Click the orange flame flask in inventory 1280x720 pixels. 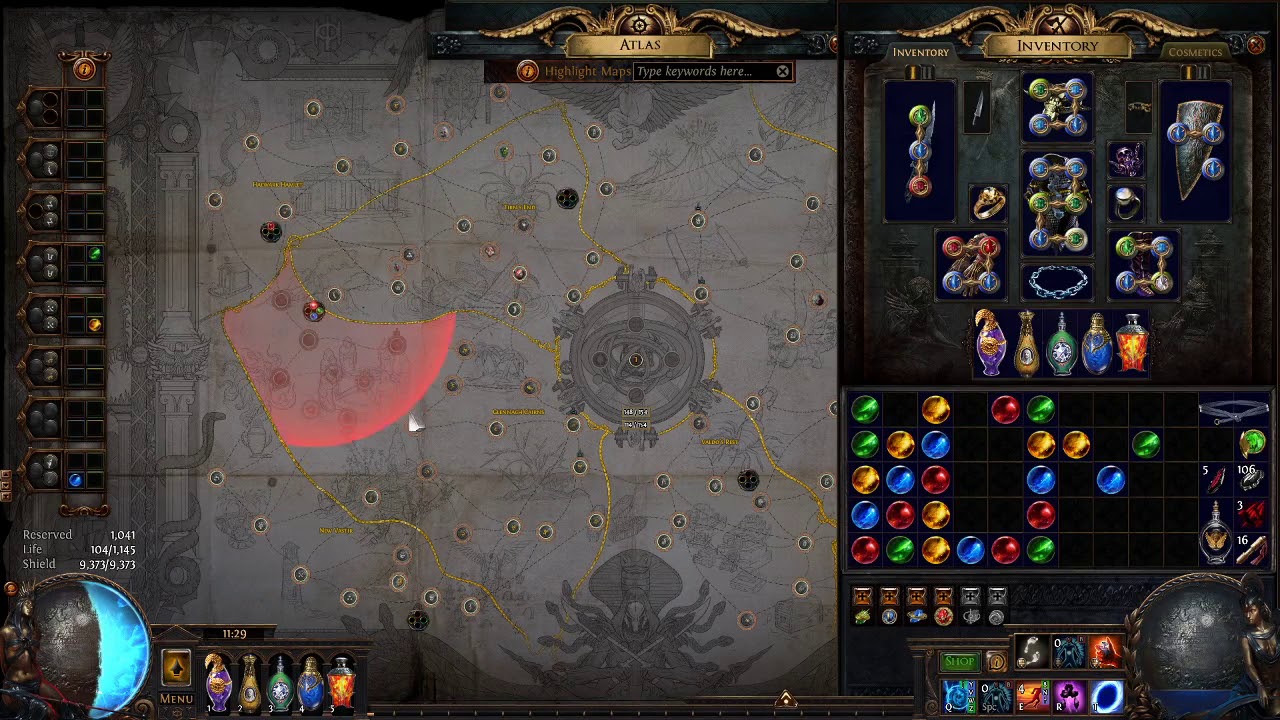(x=1131, y=343)
